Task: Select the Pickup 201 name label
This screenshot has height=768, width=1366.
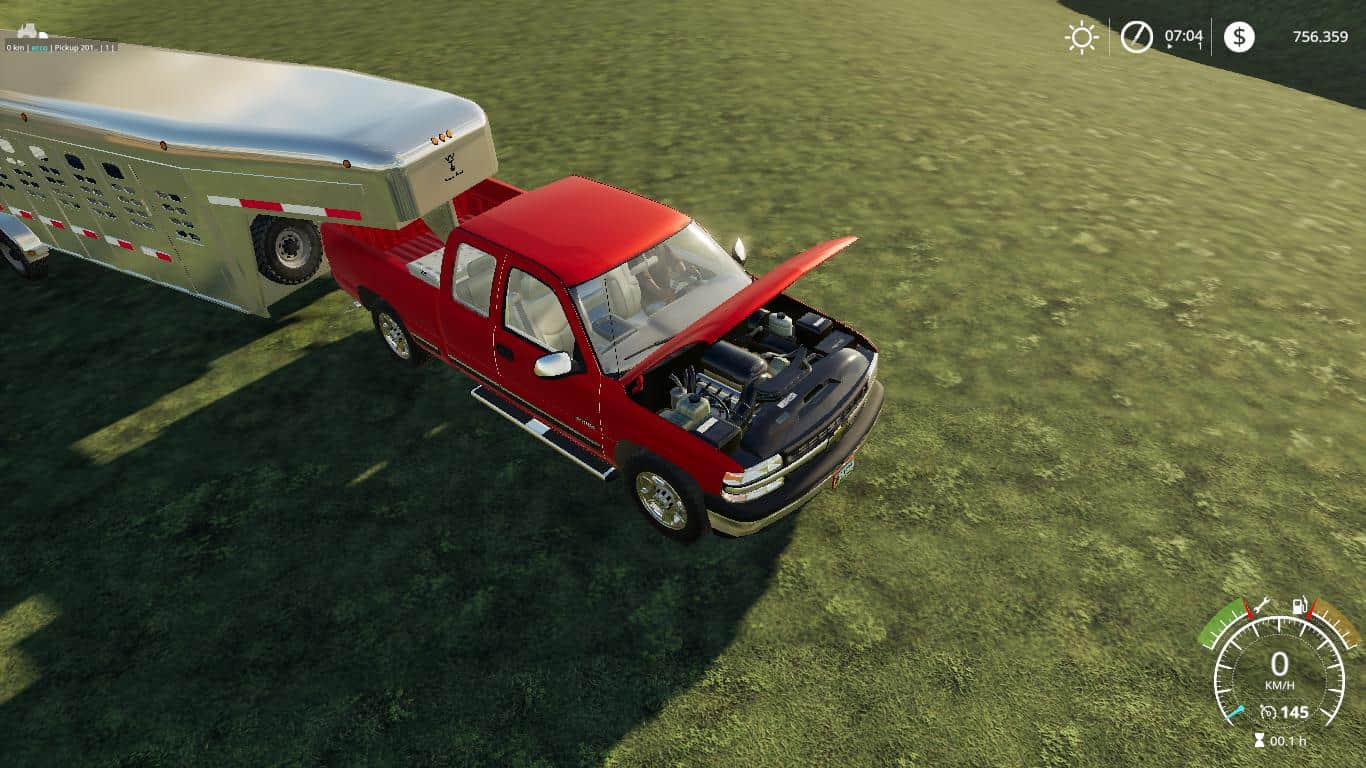Action: [x=72, y=46]
